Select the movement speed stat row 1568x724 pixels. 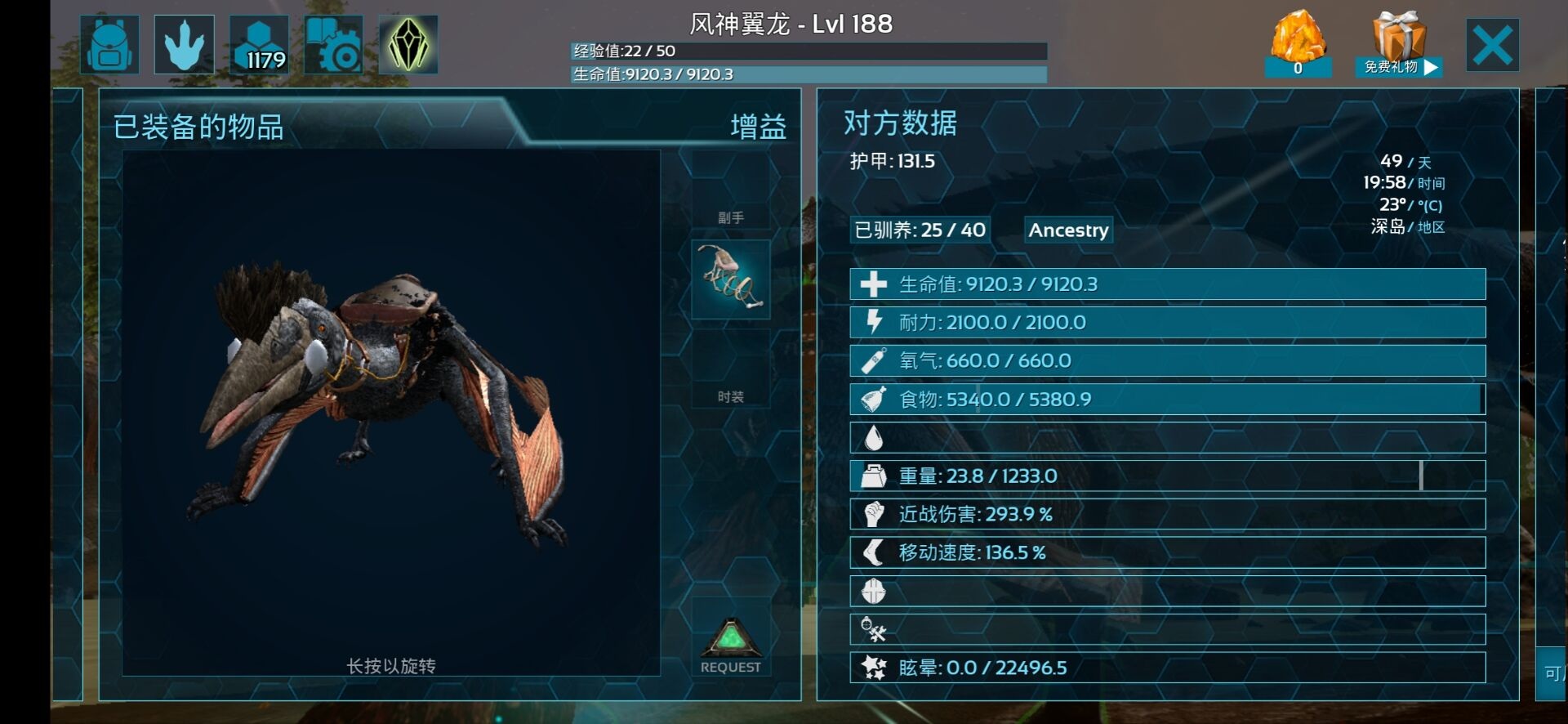pos(1167,553)
